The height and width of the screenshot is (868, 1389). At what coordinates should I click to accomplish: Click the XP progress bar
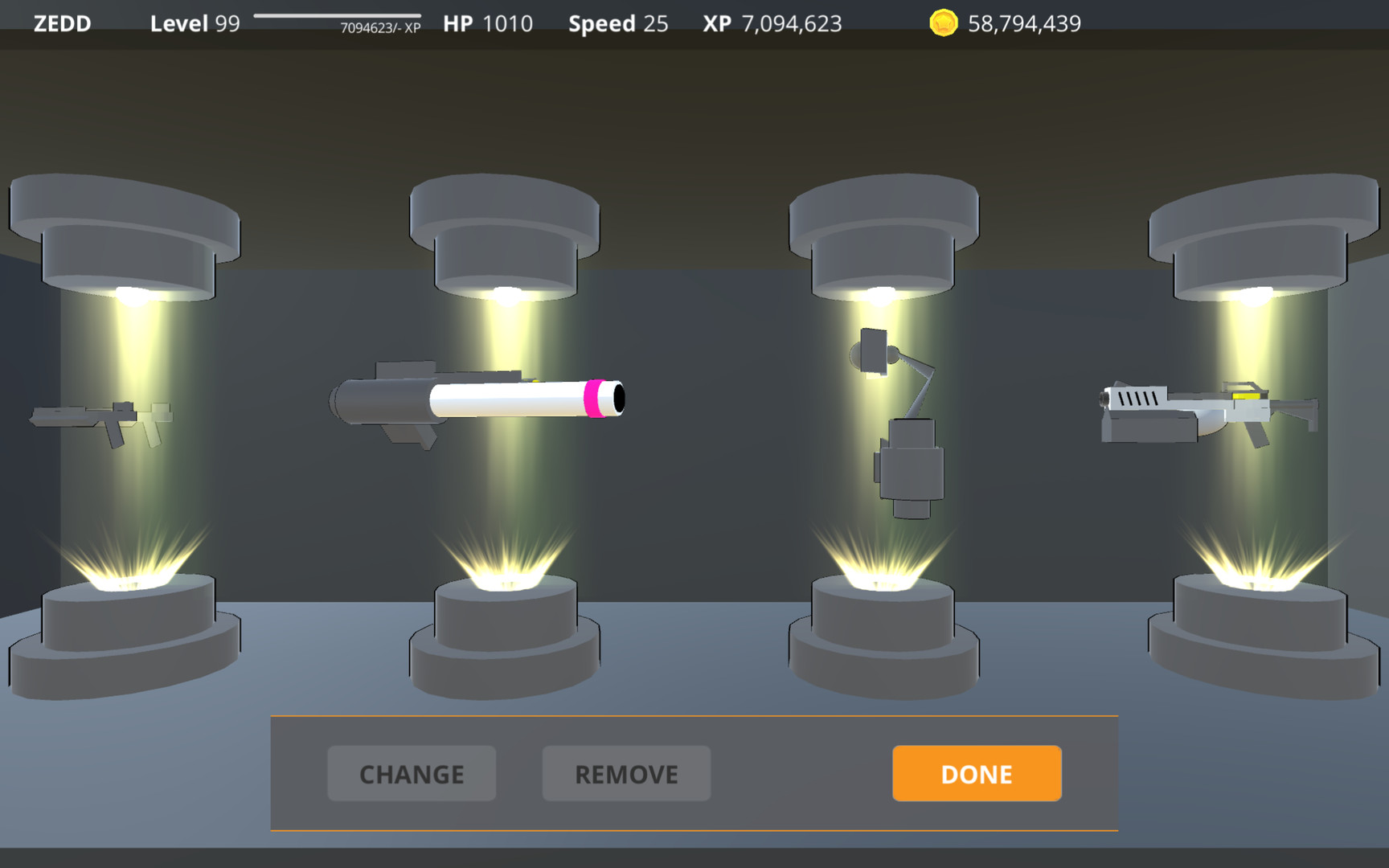(337, 18)
